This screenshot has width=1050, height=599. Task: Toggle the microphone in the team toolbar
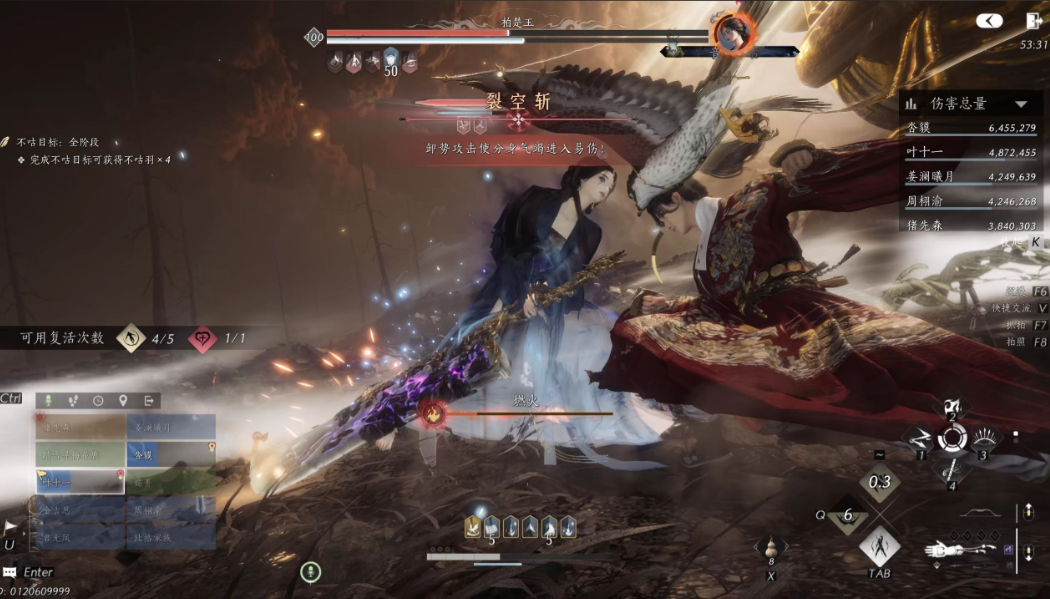point(47,400)
